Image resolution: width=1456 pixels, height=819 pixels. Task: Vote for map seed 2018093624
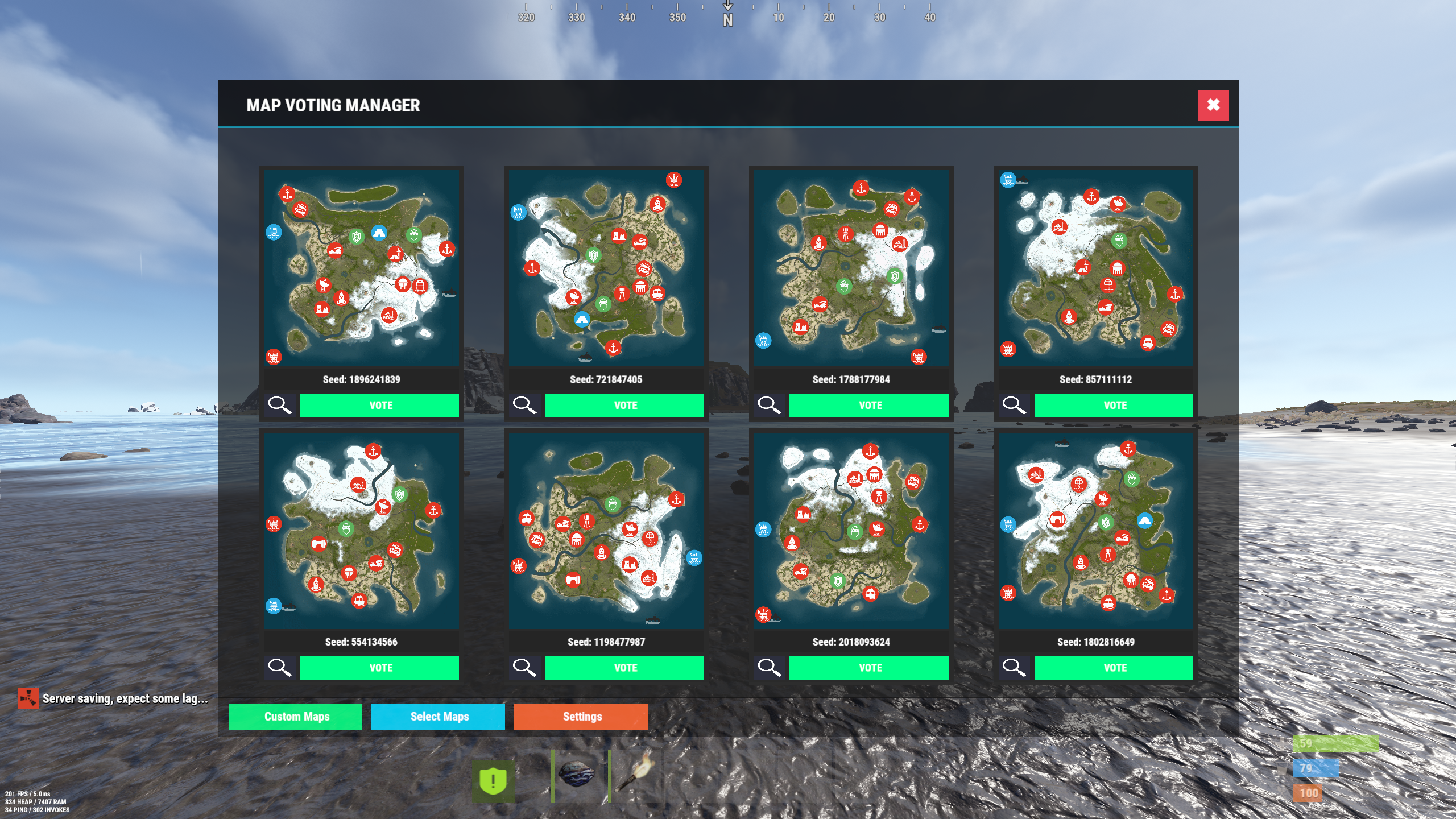869,667
